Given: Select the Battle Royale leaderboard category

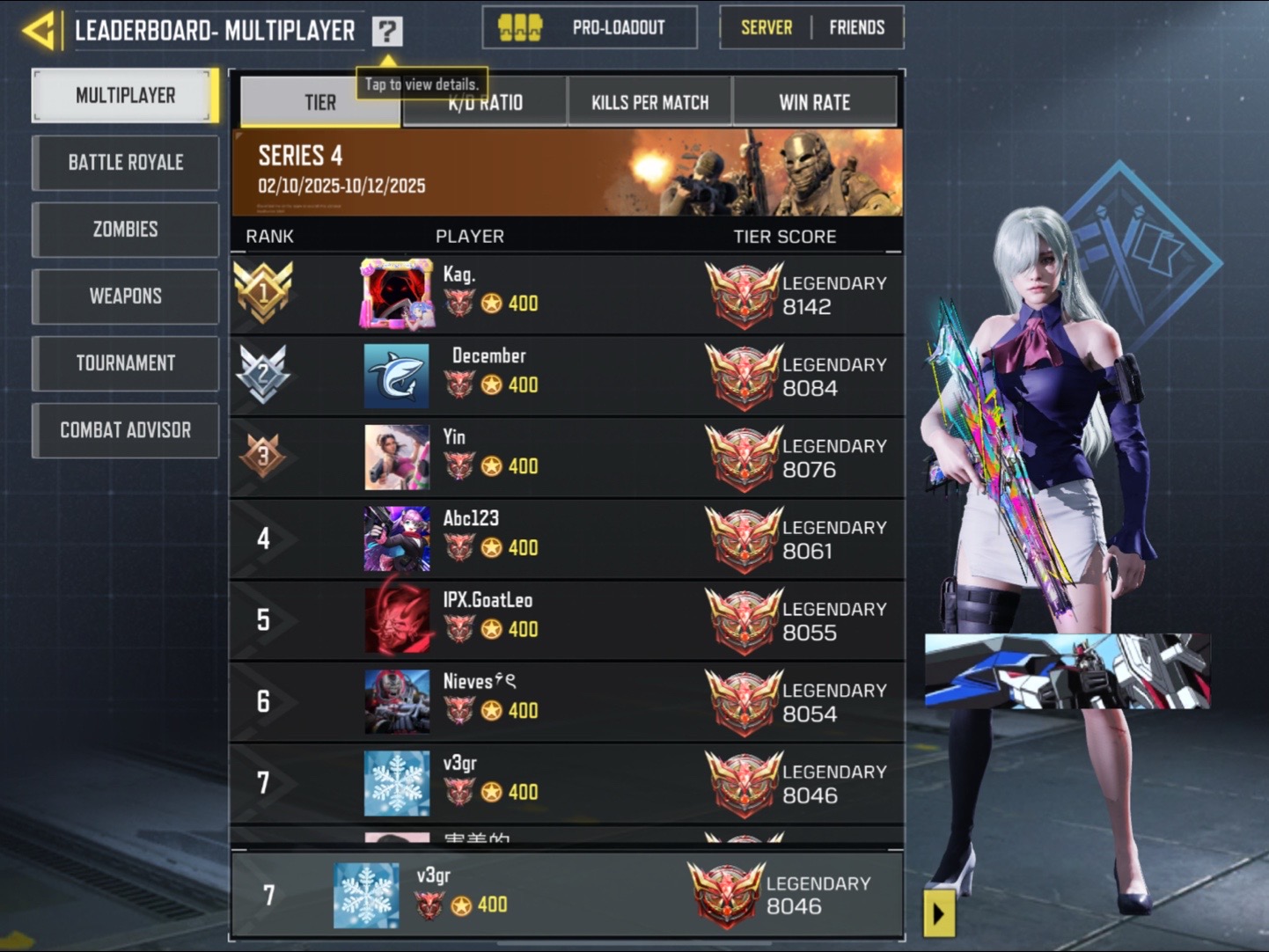Looking at the screenshot, I should 126,163.
